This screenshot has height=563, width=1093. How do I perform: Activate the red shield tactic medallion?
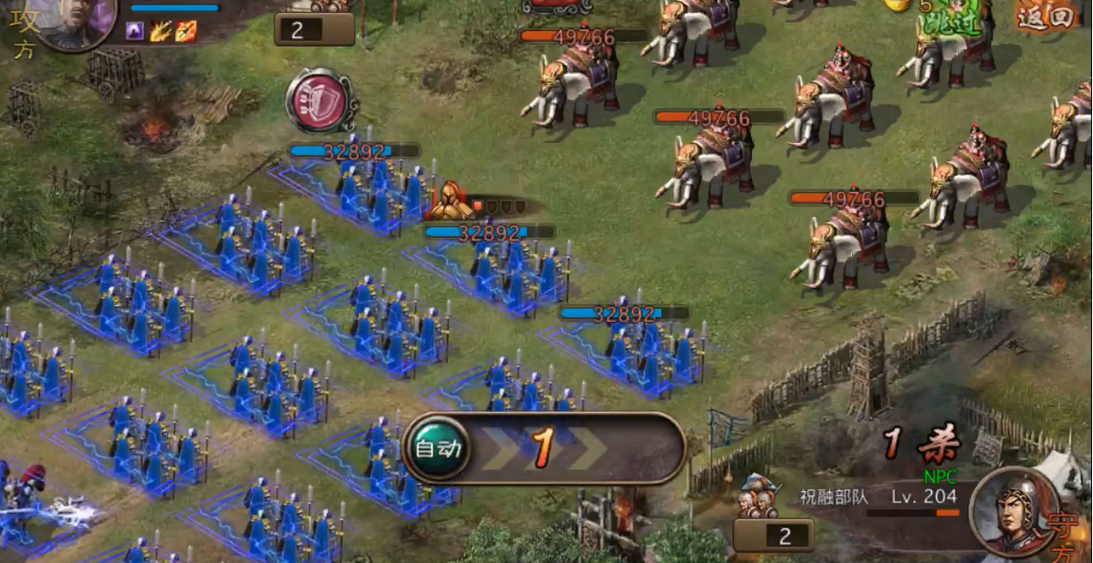click(x=322, y=100)
